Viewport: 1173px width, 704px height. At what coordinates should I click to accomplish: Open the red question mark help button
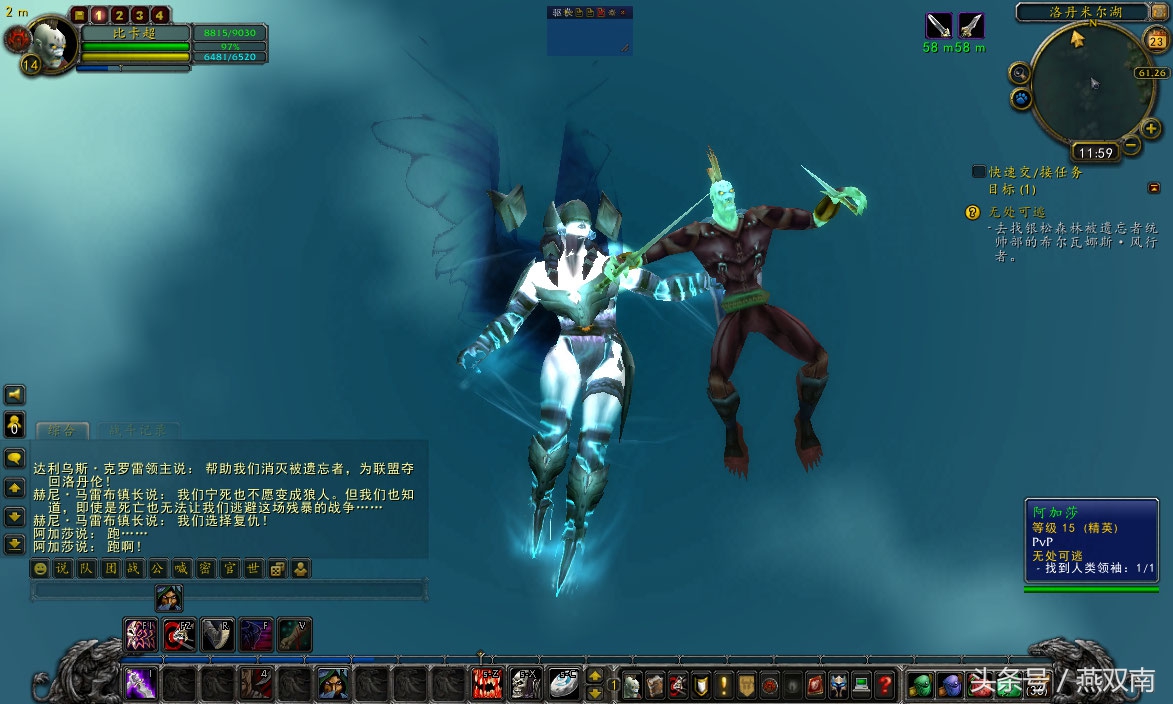point(885,685)
